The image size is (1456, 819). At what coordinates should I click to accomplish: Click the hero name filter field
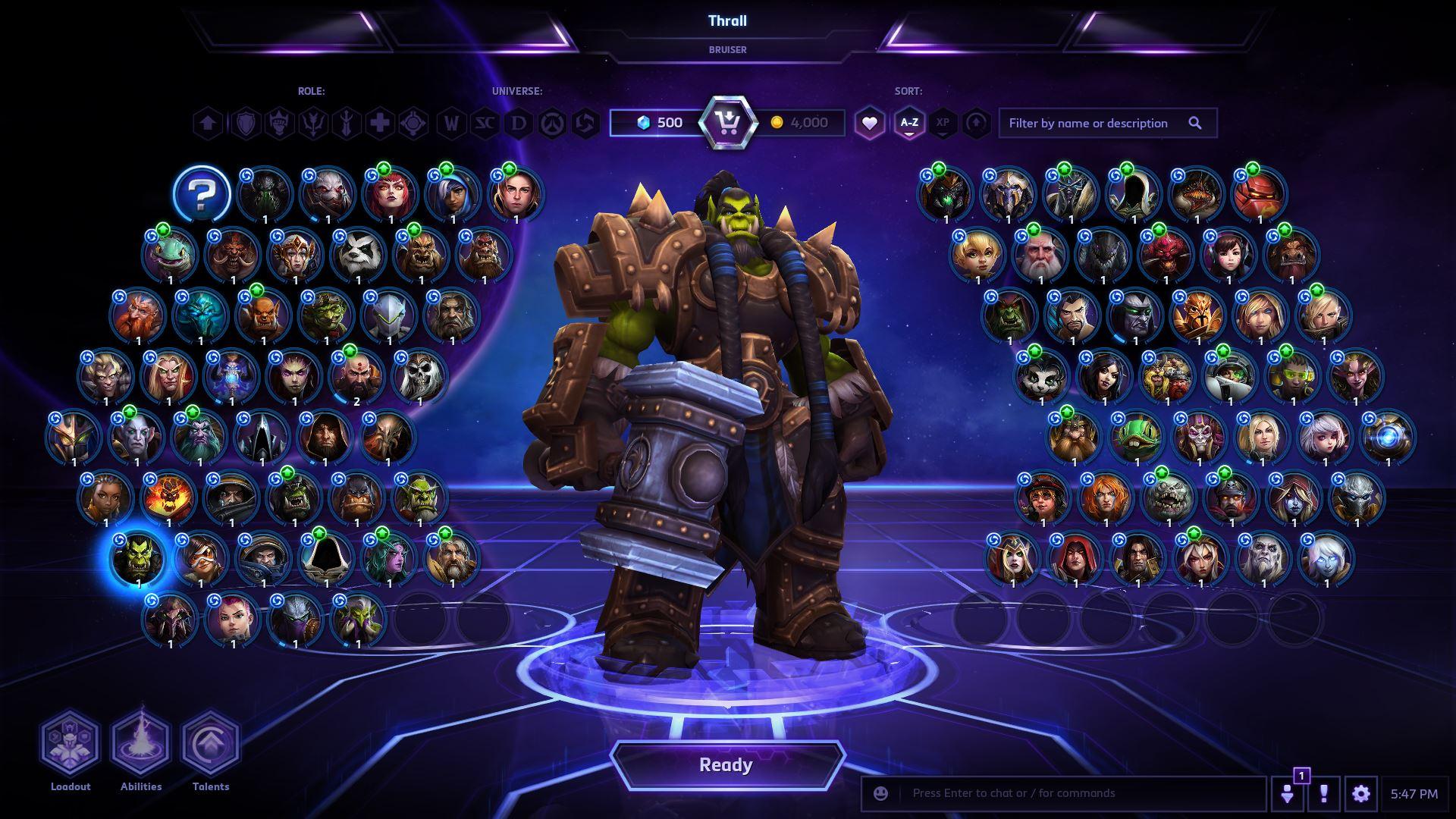[1095, 123]
